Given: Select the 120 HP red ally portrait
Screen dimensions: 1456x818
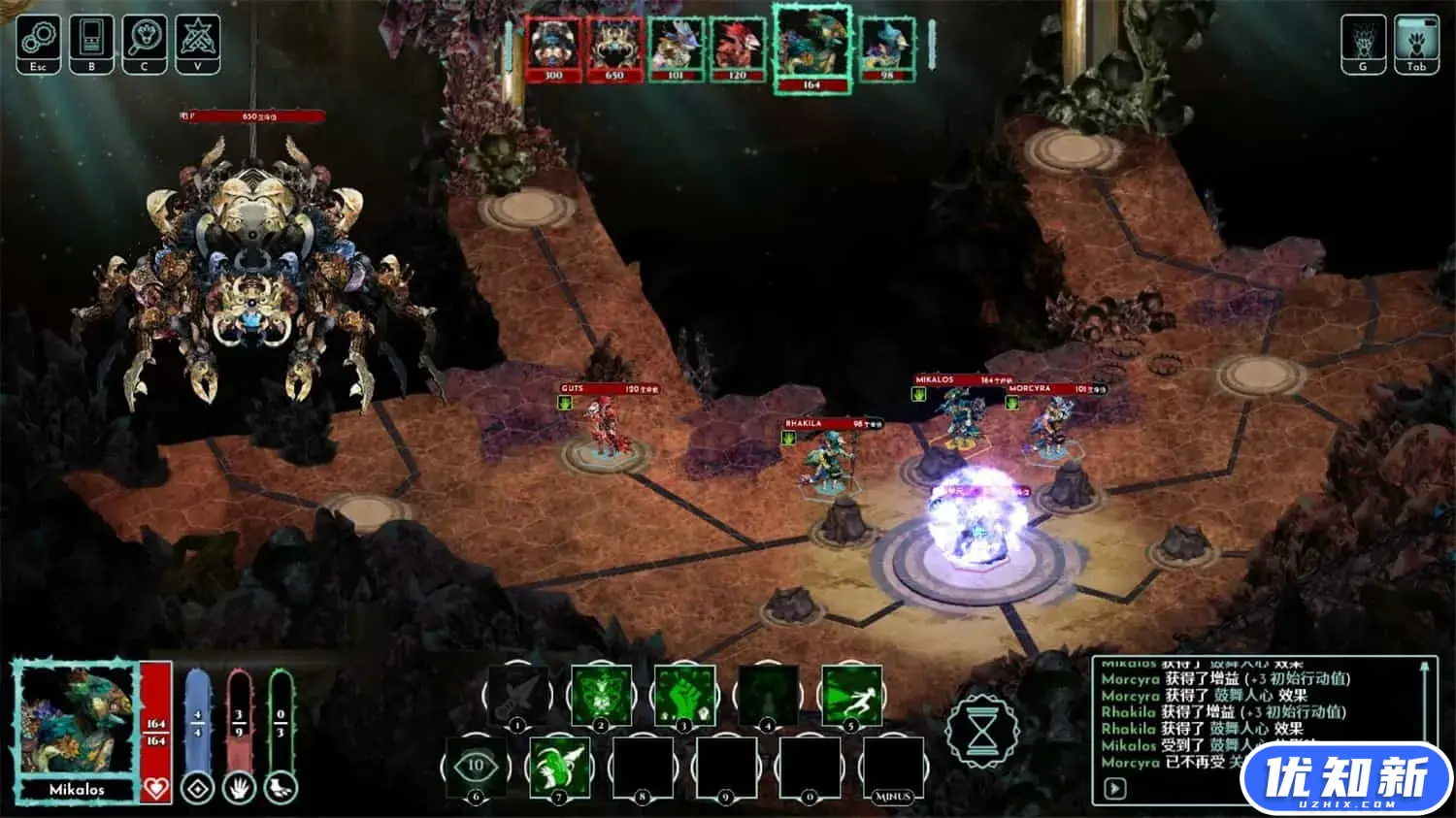Looking at the screenshot, I should [738, 47].
